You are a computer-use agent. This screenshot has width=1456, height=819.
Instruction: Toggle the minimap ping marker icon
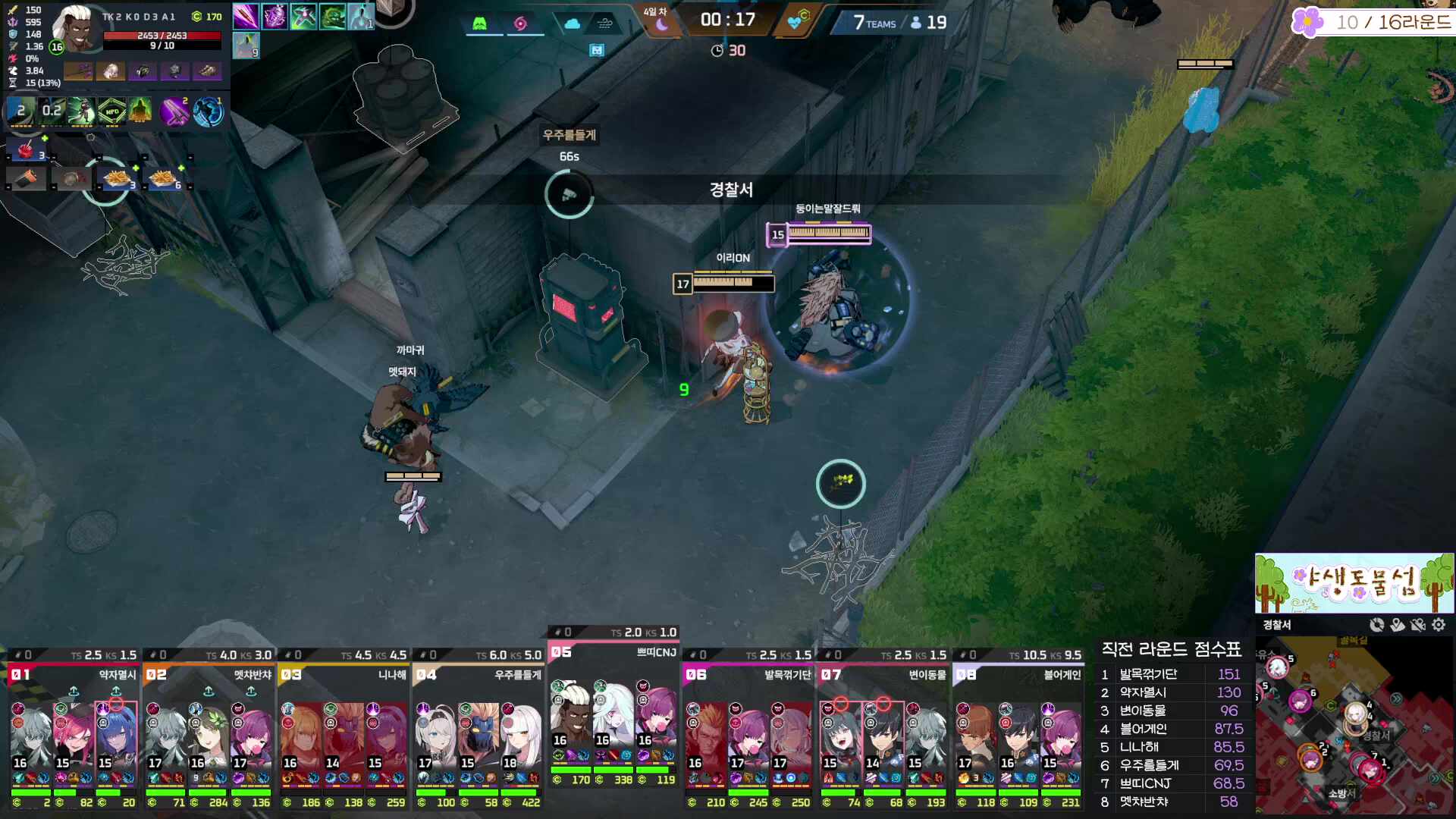click(1398, 625)
